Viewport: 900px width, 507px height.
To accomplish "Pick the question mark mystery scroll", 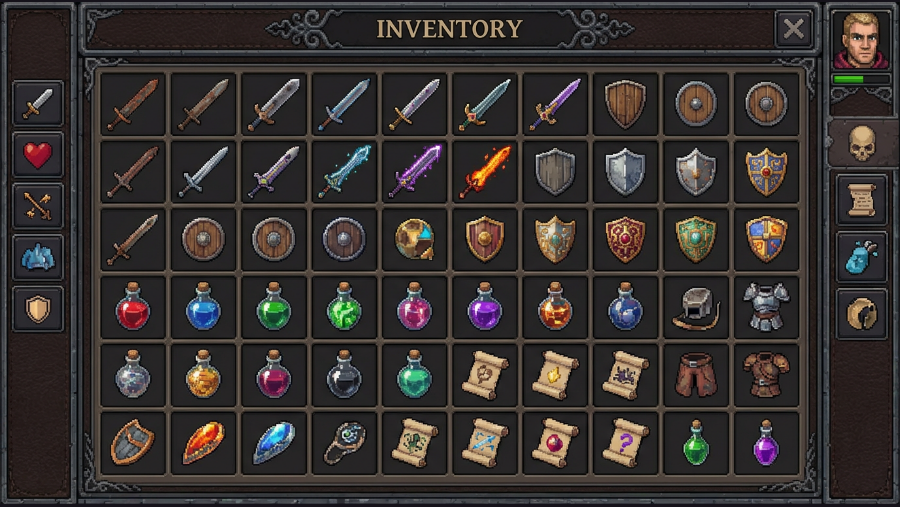I will pos(625,441).
